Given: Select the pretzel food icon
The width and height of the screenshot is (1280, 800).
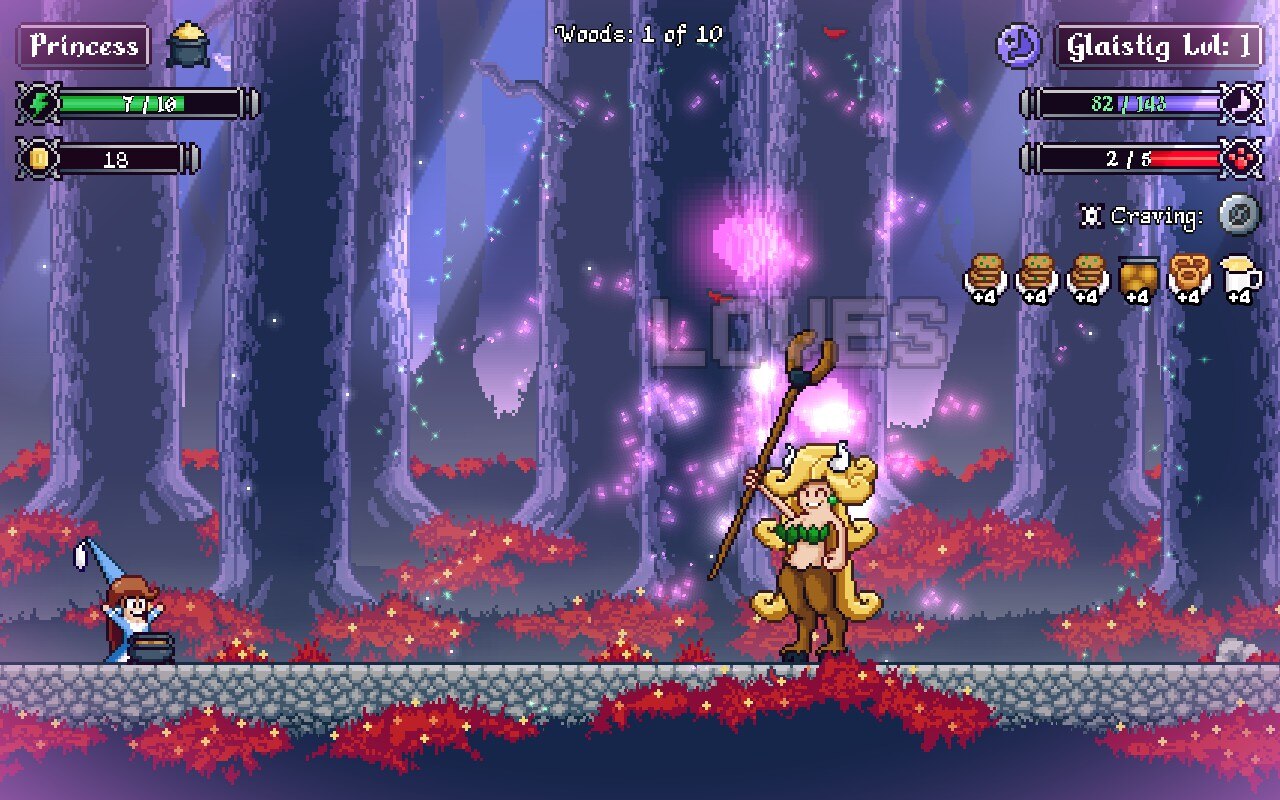Looking at the screenshot, I should pos(1190,277).
